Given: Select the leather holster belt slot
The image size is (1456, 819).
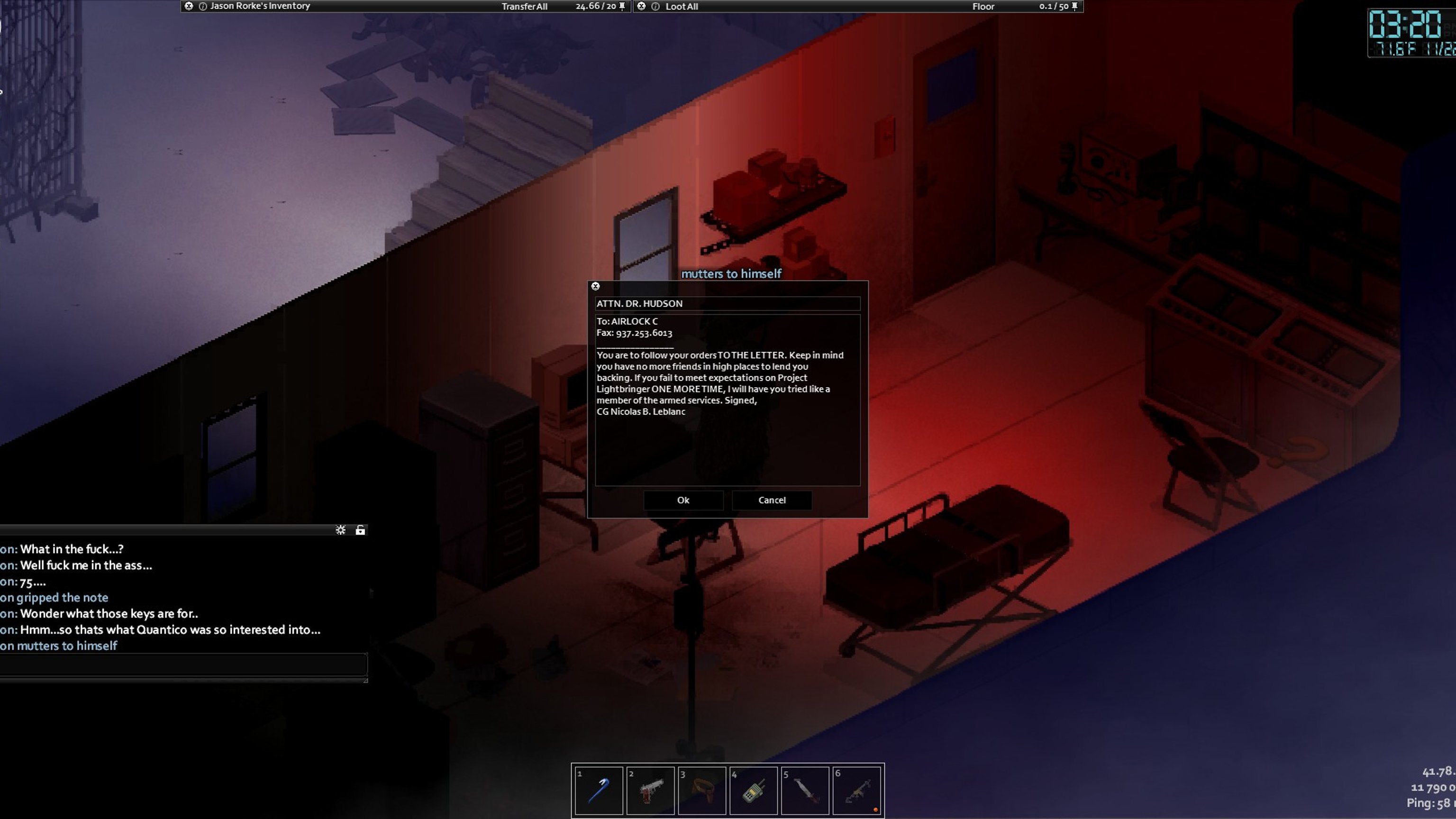Looking at the screenshot, I should point(702,791).
